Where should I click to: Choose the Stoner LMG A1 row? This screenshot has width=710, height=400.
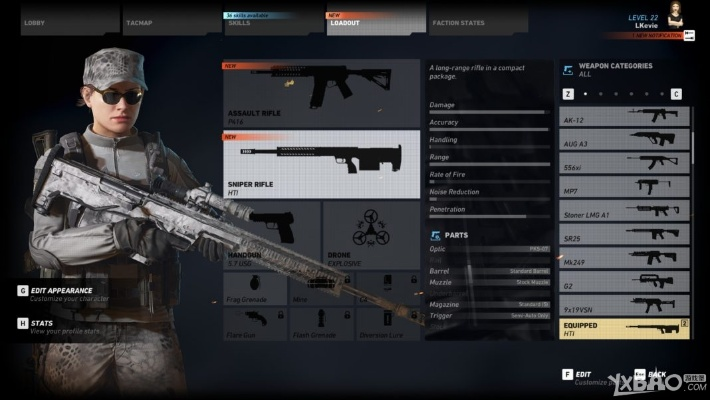pos(624,211)
